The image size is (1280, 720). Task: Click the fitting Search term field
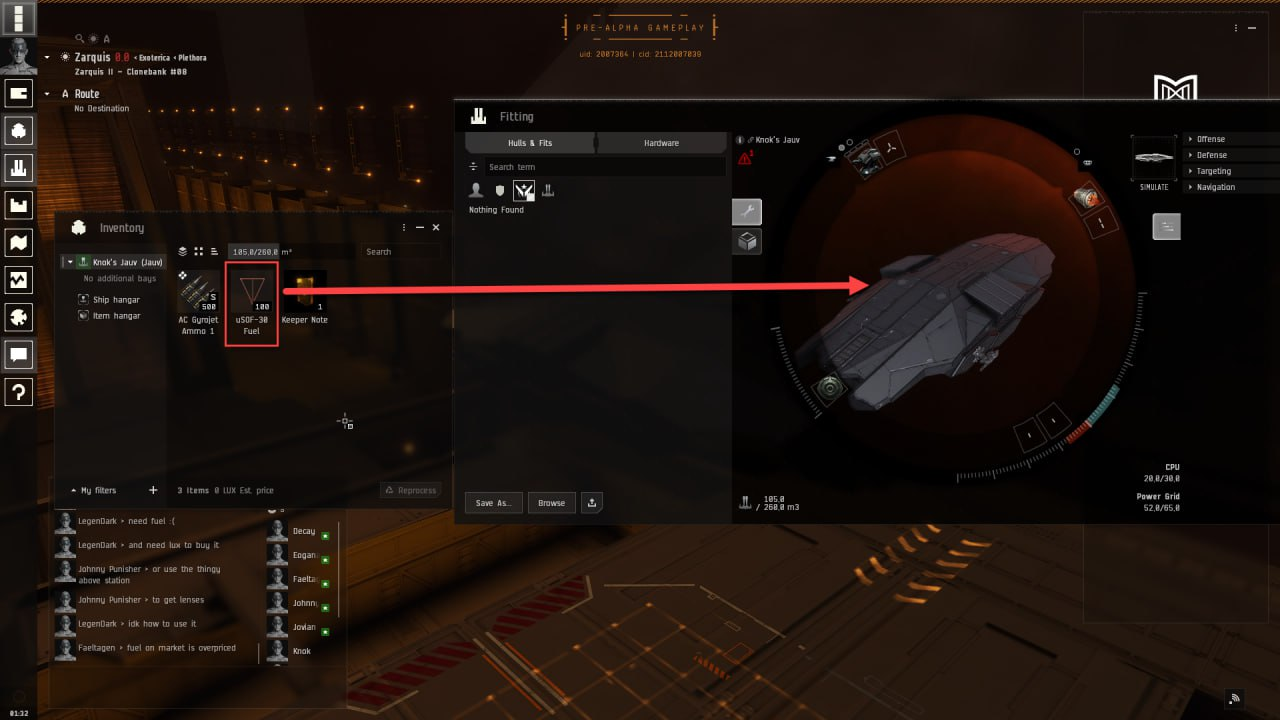(x=604, y=167)
